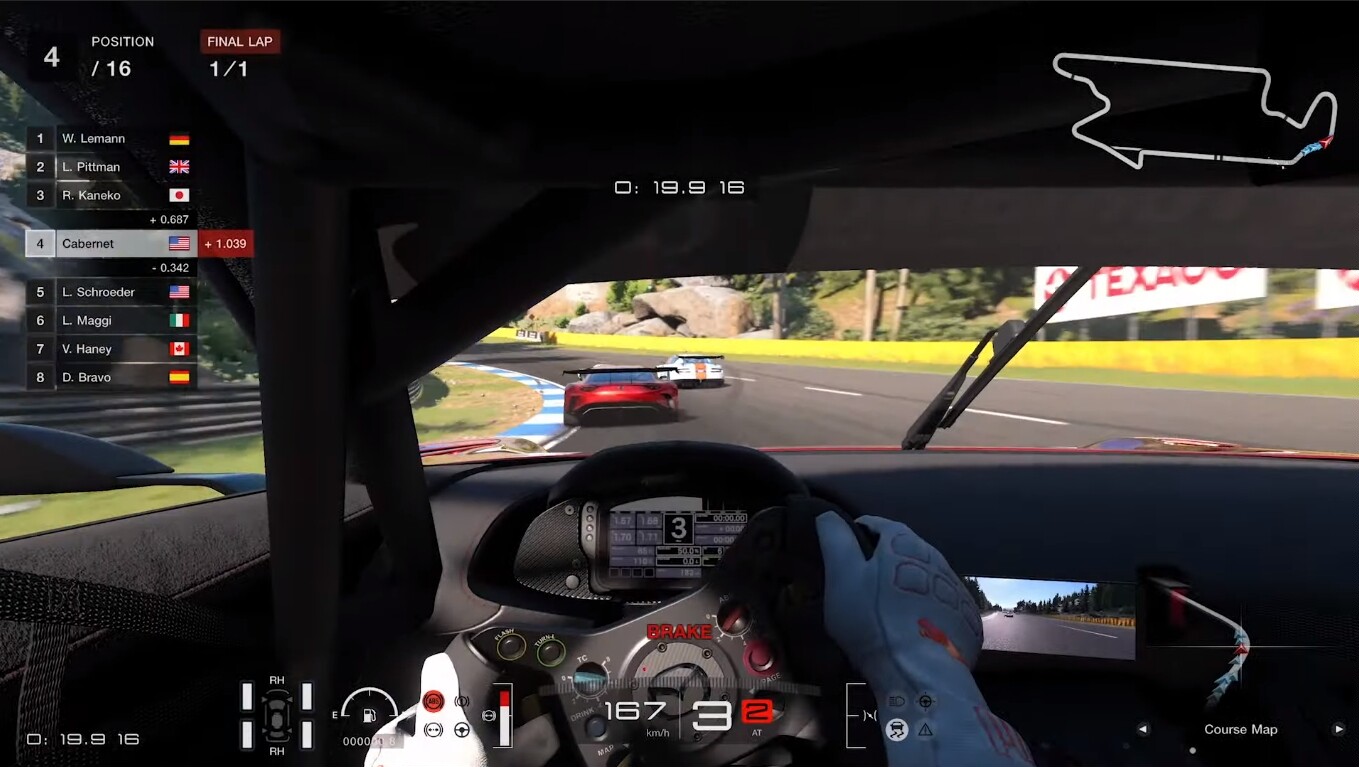1359x767 pixels.
Task: Choose D. Bravo's standings row
Action: pos(110,377)
